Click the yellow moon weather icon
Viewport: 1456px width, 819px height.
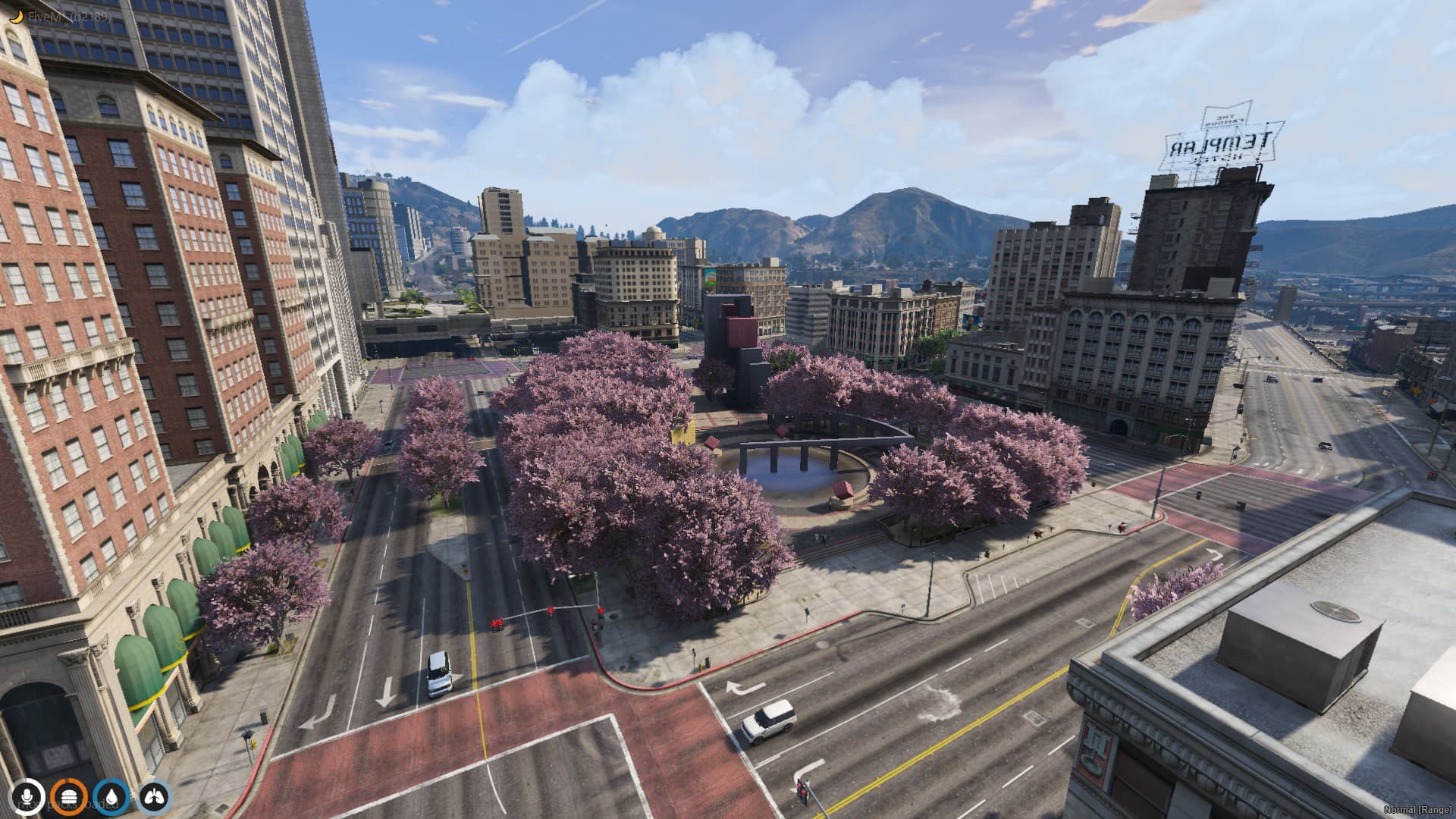16,14
